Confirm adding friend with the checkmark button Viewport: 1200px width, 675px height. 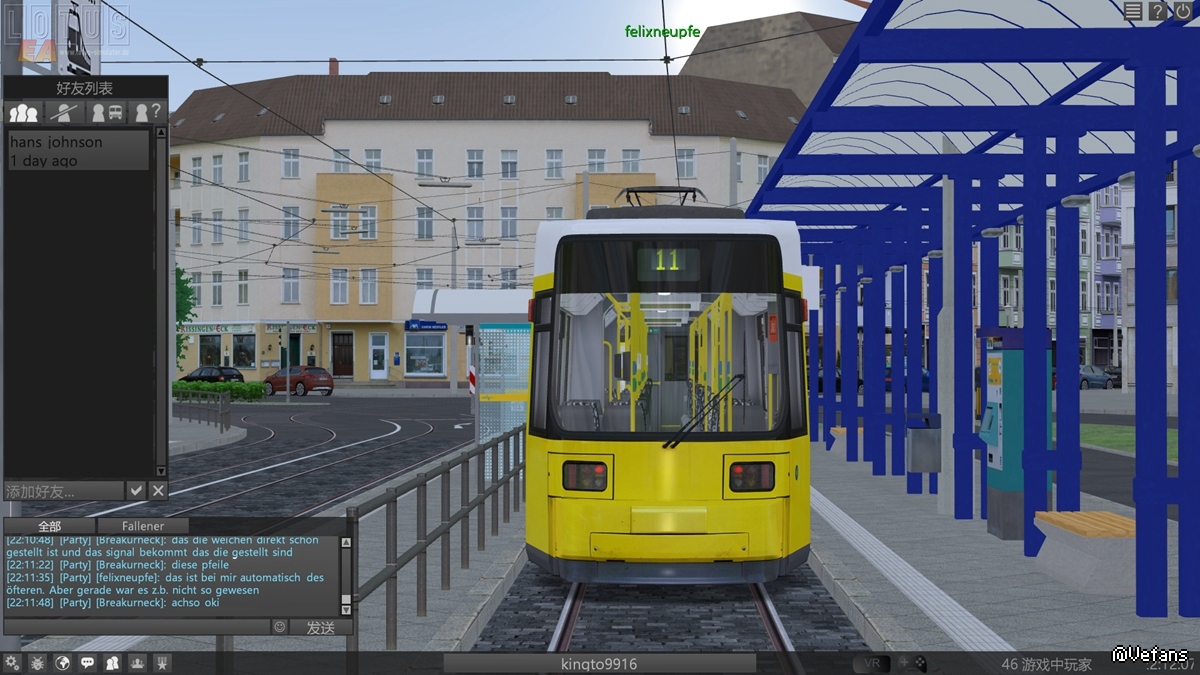pyautogui.click(x=137, y=490)
